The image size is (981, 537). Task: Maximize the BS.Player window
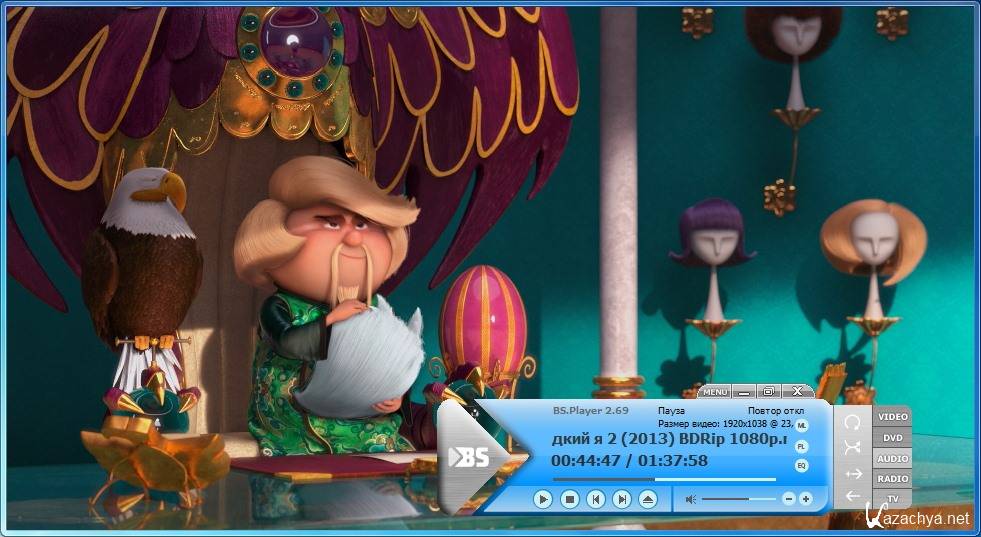(768, 392)
